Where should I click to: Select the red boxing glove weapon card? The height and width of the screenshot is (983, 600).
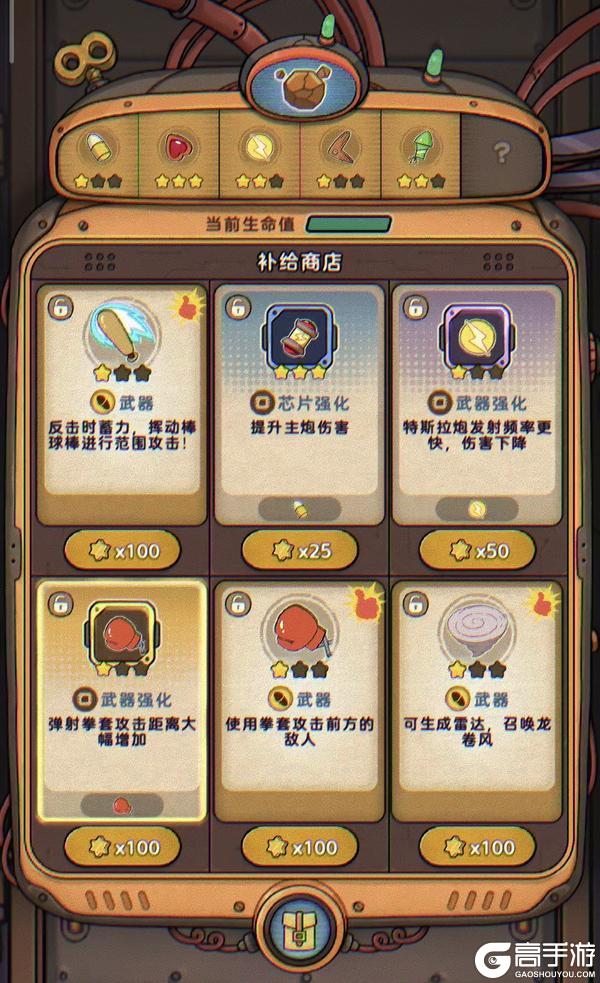[299, 700]
